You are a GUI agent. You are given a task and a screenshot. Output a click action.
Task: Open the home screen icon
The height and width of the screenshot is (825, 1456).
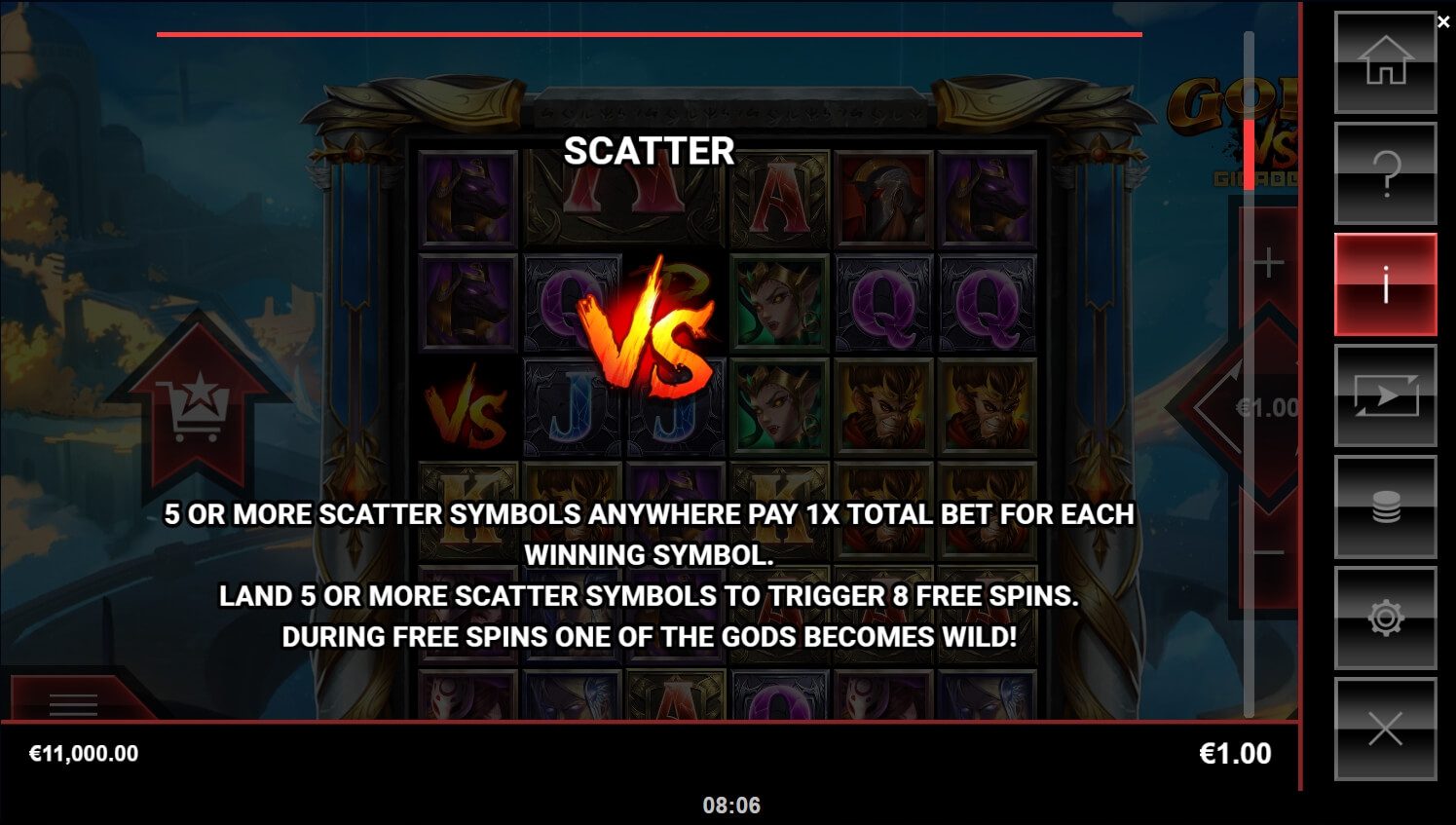[1385, 61]
